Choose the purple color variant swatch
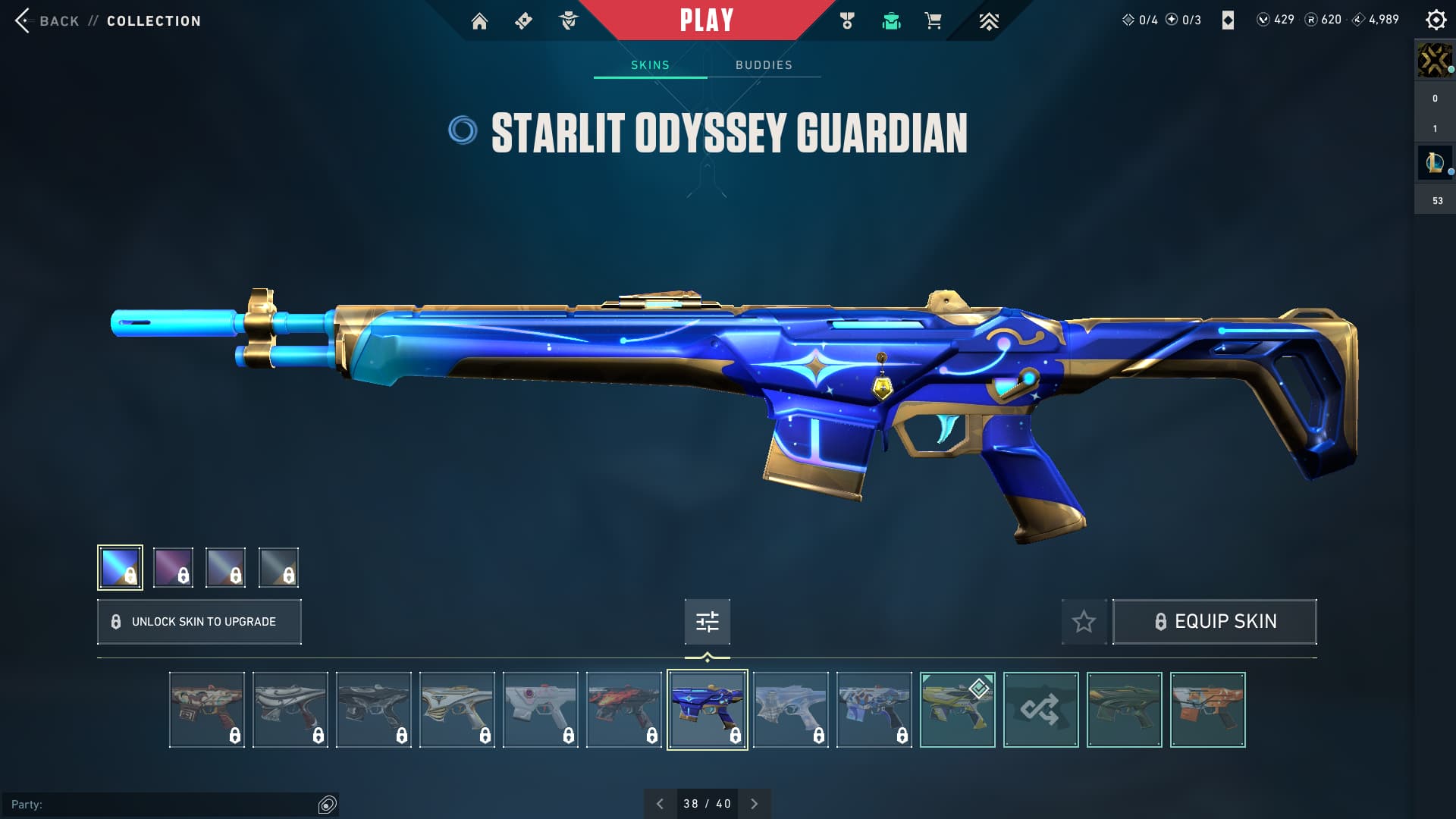The width and height of the screenshot is (1456, 819). point(173,567)
